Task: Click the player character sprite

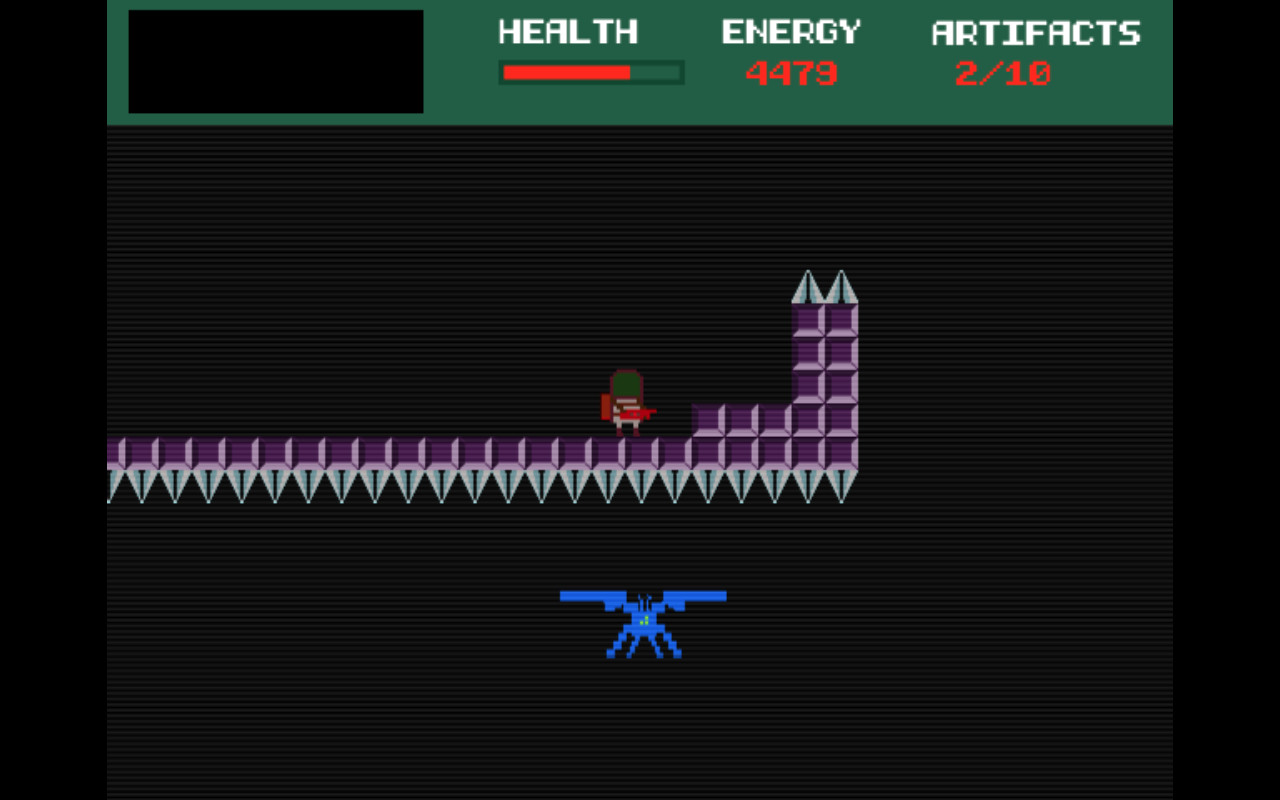Action: click(x=627, y=400)
